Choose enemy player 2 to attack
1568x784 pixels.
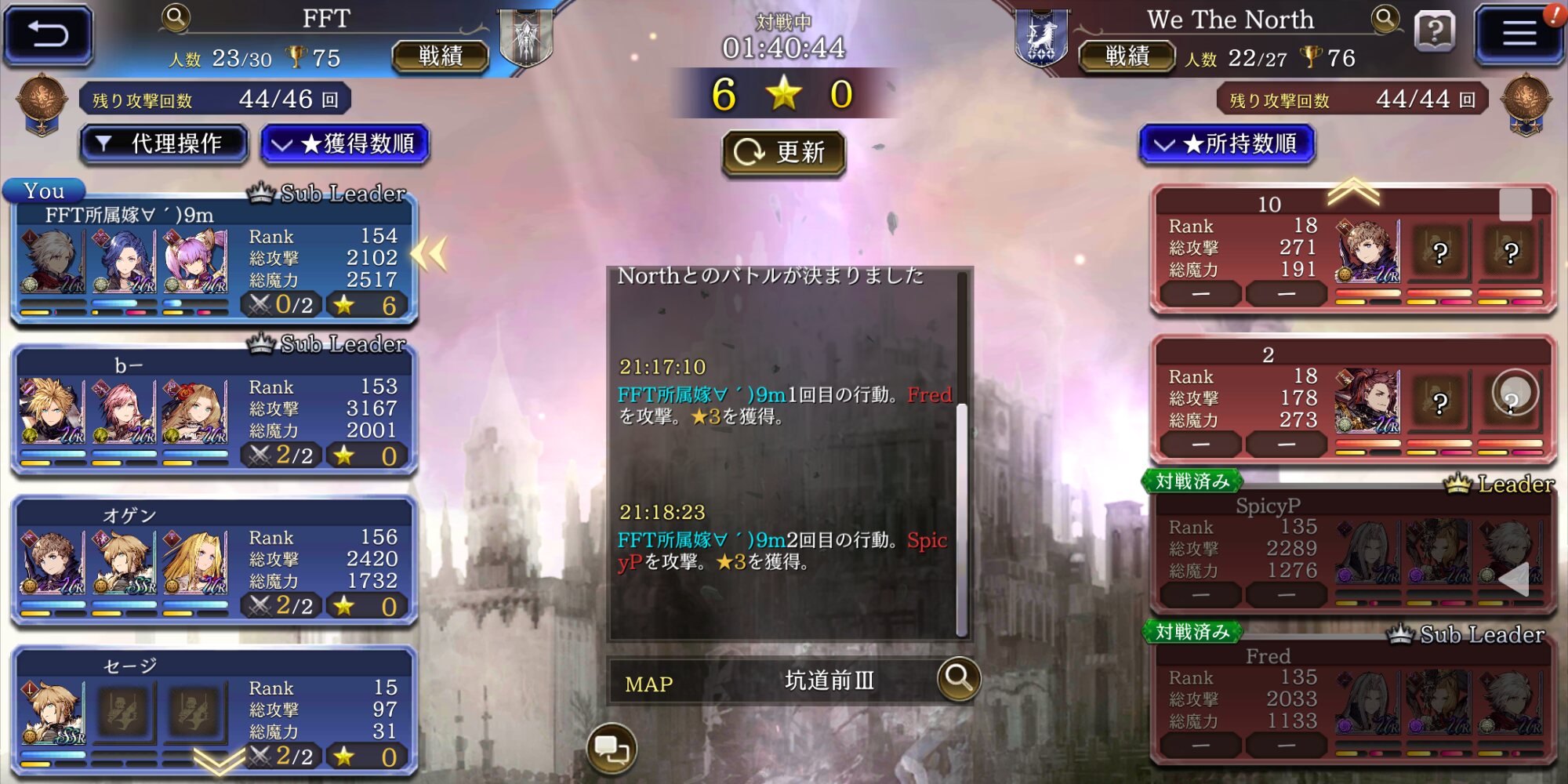(x=1352, y=401)
